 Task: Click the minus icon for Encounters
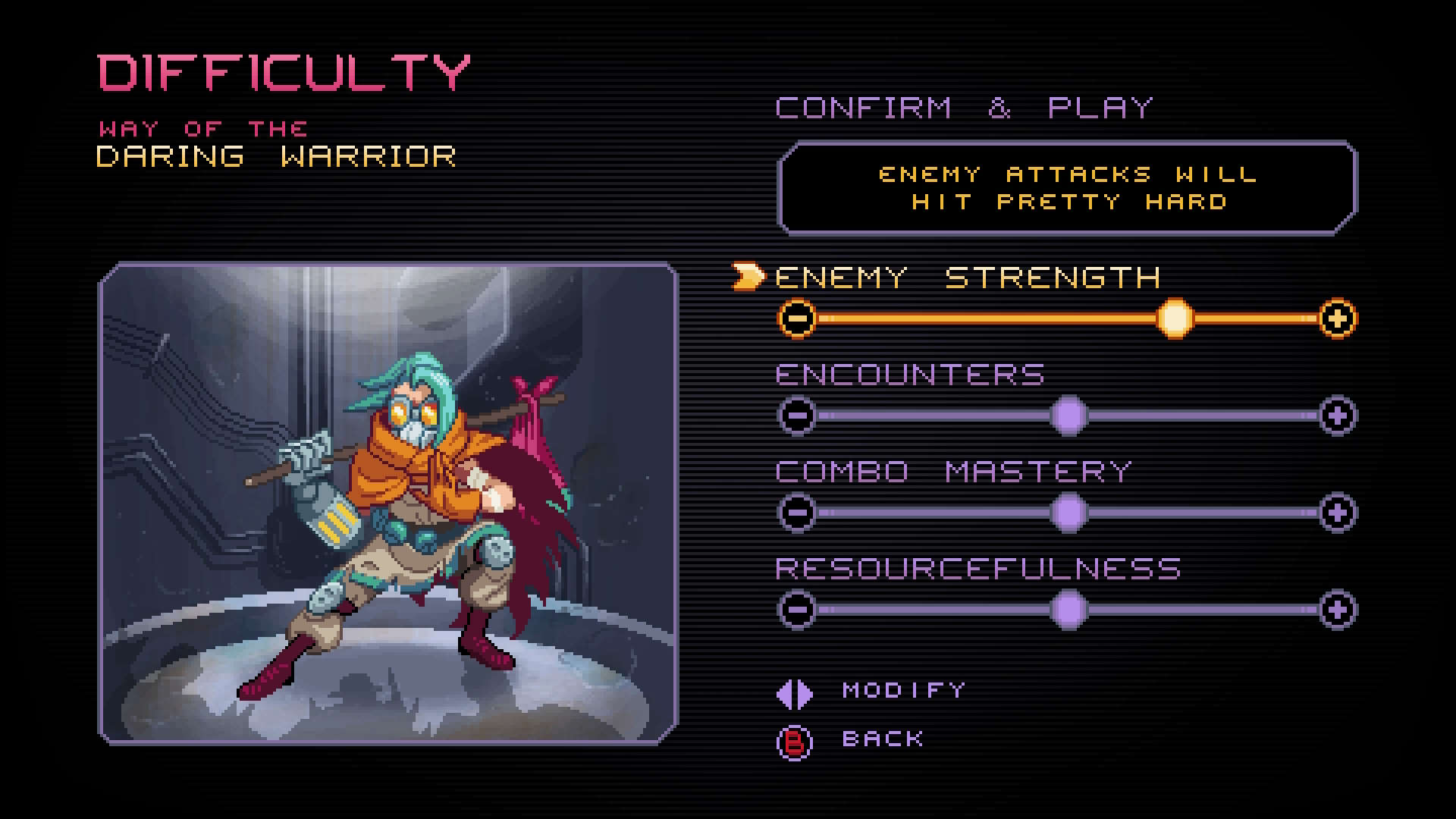tap(798, 416)
